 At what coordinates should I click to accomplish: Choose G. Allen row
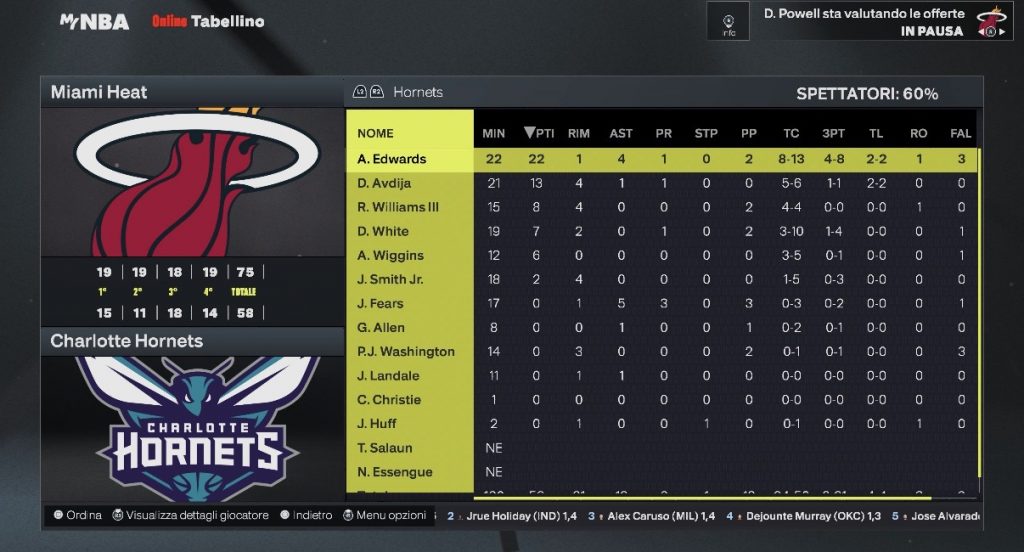(x=381, y=327)
